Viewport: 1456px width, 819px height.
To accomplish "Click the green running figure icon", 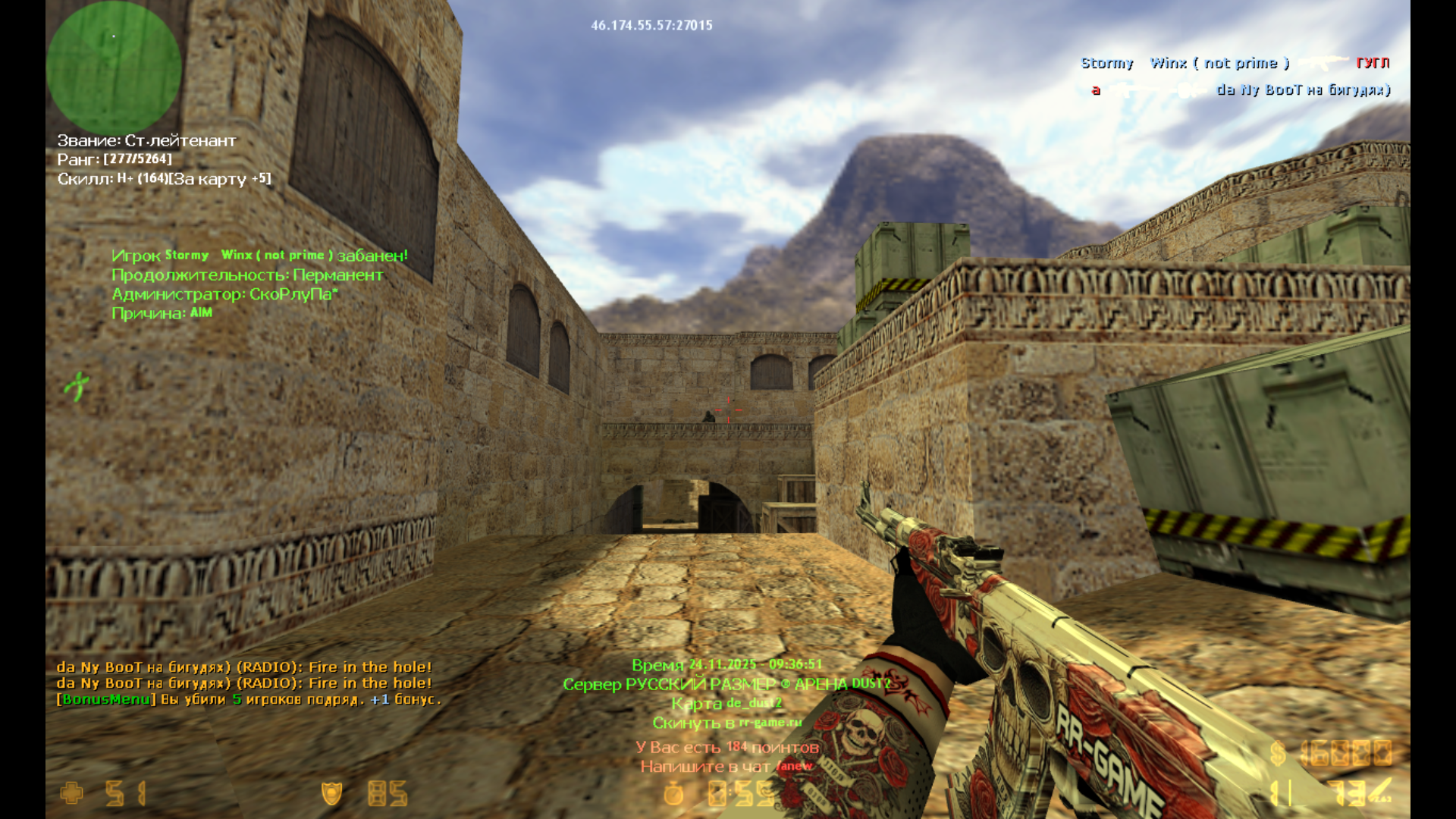I will 77,385.
